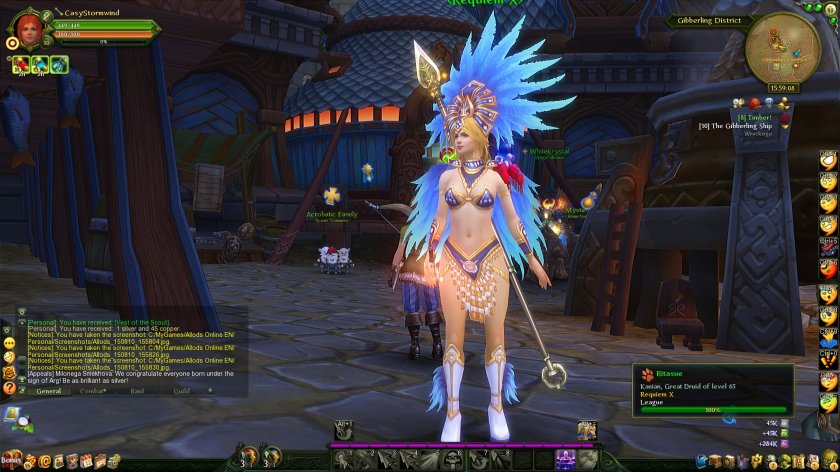Open the chat speech bubble icon
This screenshot has width=840, height=472.
pyautogui.click(x=9, y=342)
